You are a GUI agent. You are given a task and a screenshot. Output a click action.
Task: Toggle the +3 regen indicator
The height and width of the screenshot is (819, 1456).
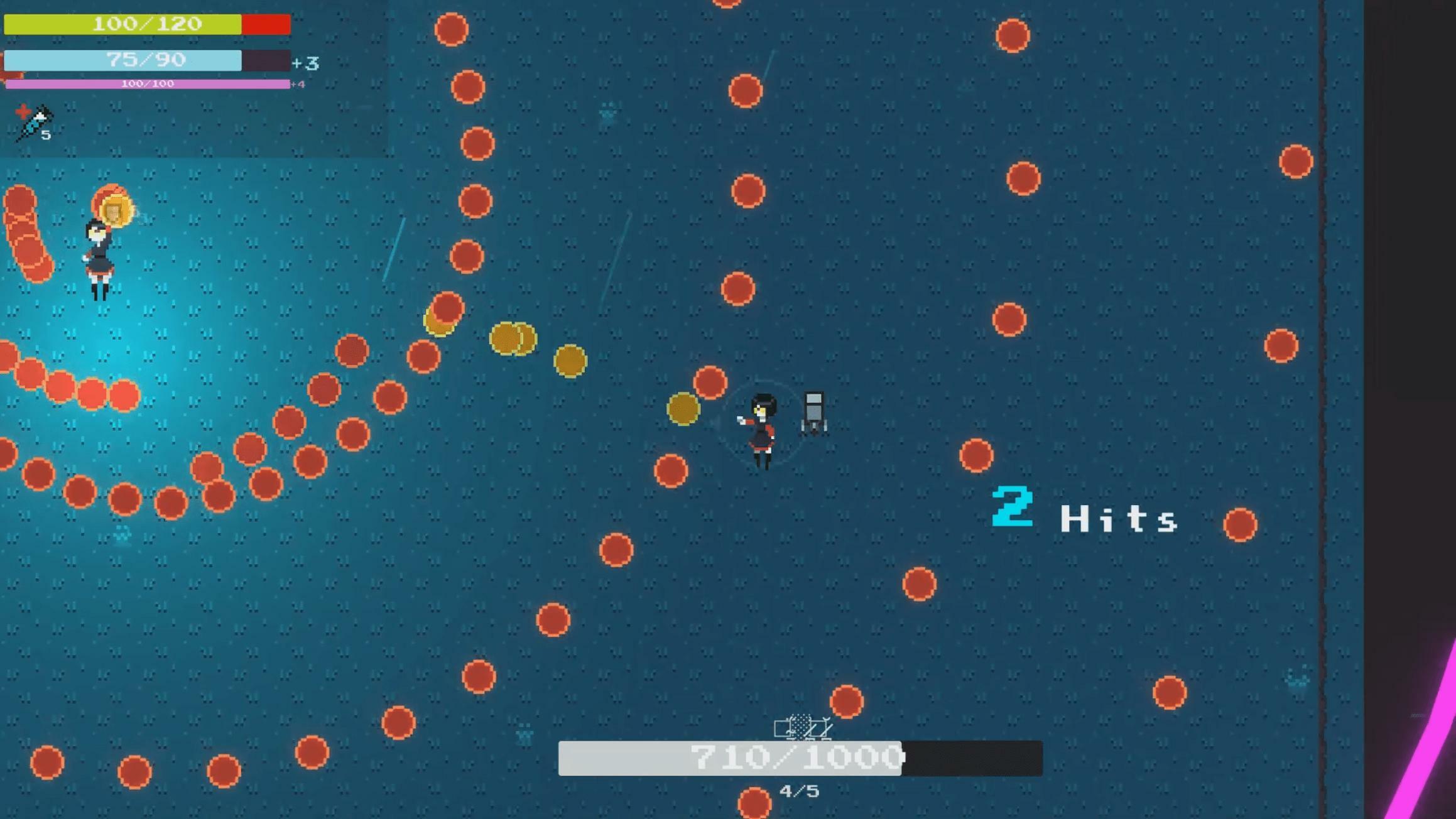305,63
